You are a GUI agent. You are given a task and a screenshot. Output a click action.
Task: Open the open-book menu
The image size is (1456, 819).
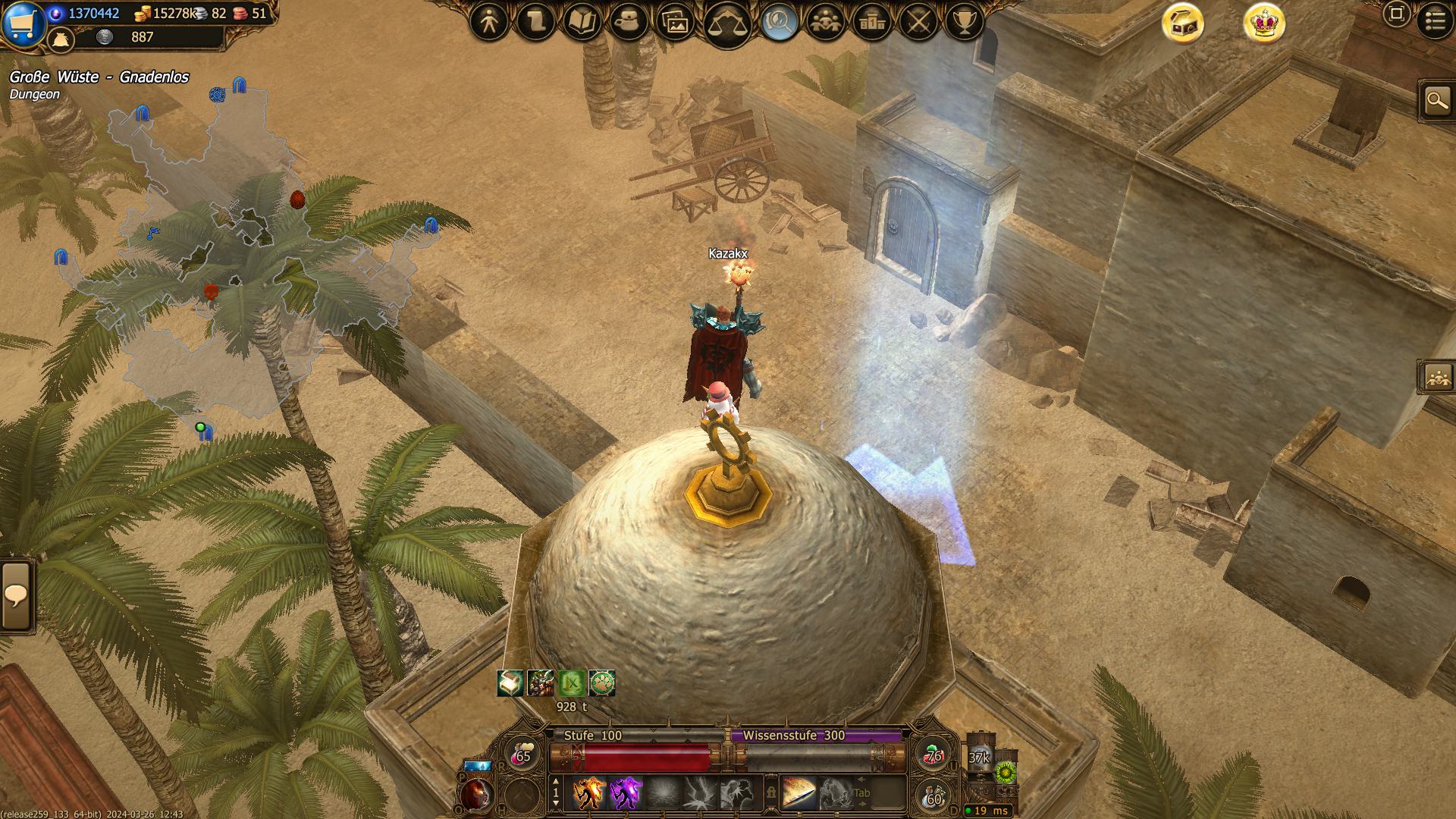coord(582,23)
